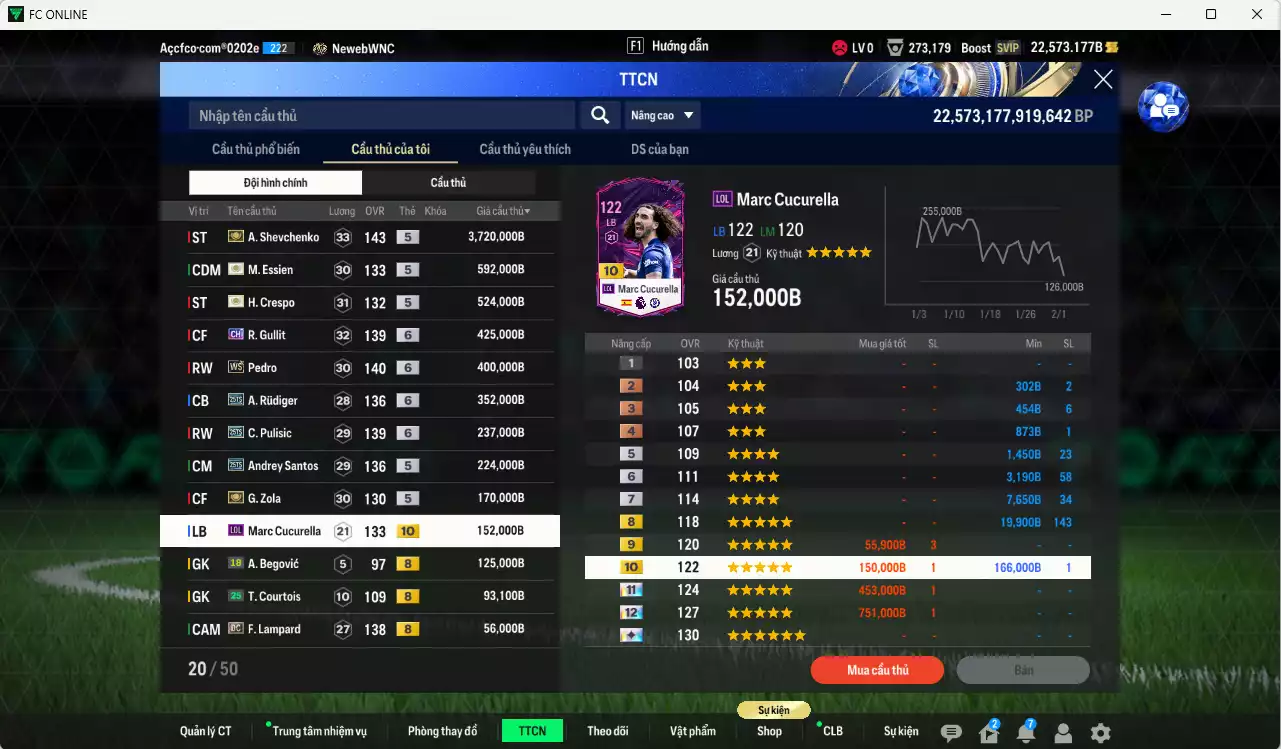The width and height of the screenshot is (1281, 749).
Task: Select A. Shevchenko in the player list
Action: pos(360,237)
